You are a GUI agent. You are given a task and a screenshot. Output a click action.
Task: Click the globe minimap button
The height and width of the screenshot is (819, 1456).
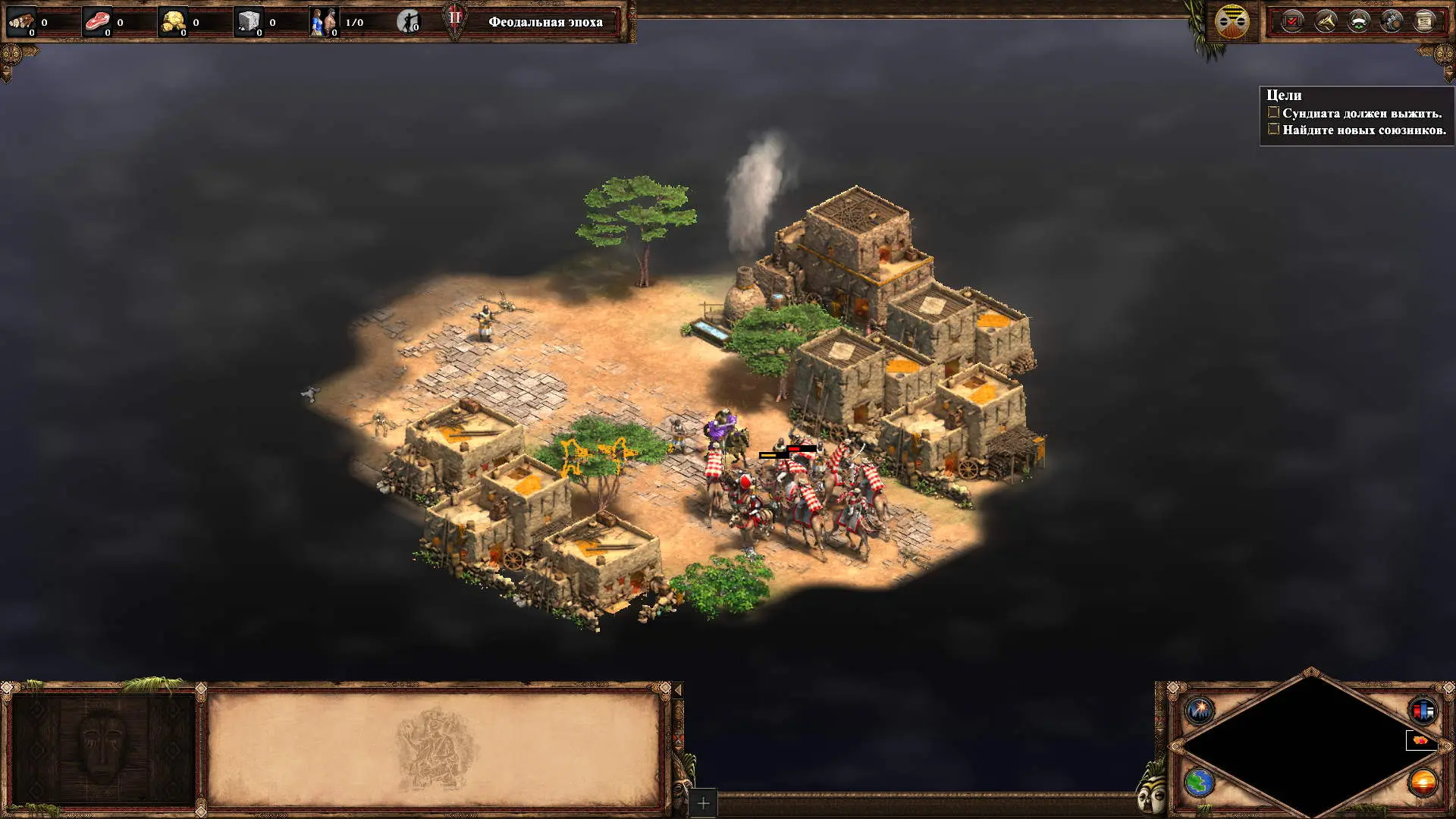1200,782
